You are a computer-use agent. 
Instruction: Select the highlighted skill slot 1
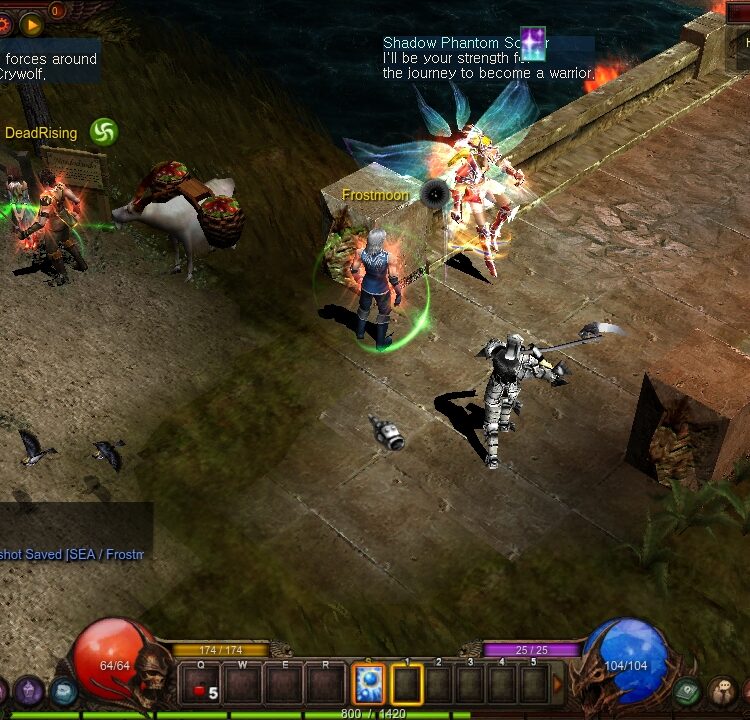point(407,685)
